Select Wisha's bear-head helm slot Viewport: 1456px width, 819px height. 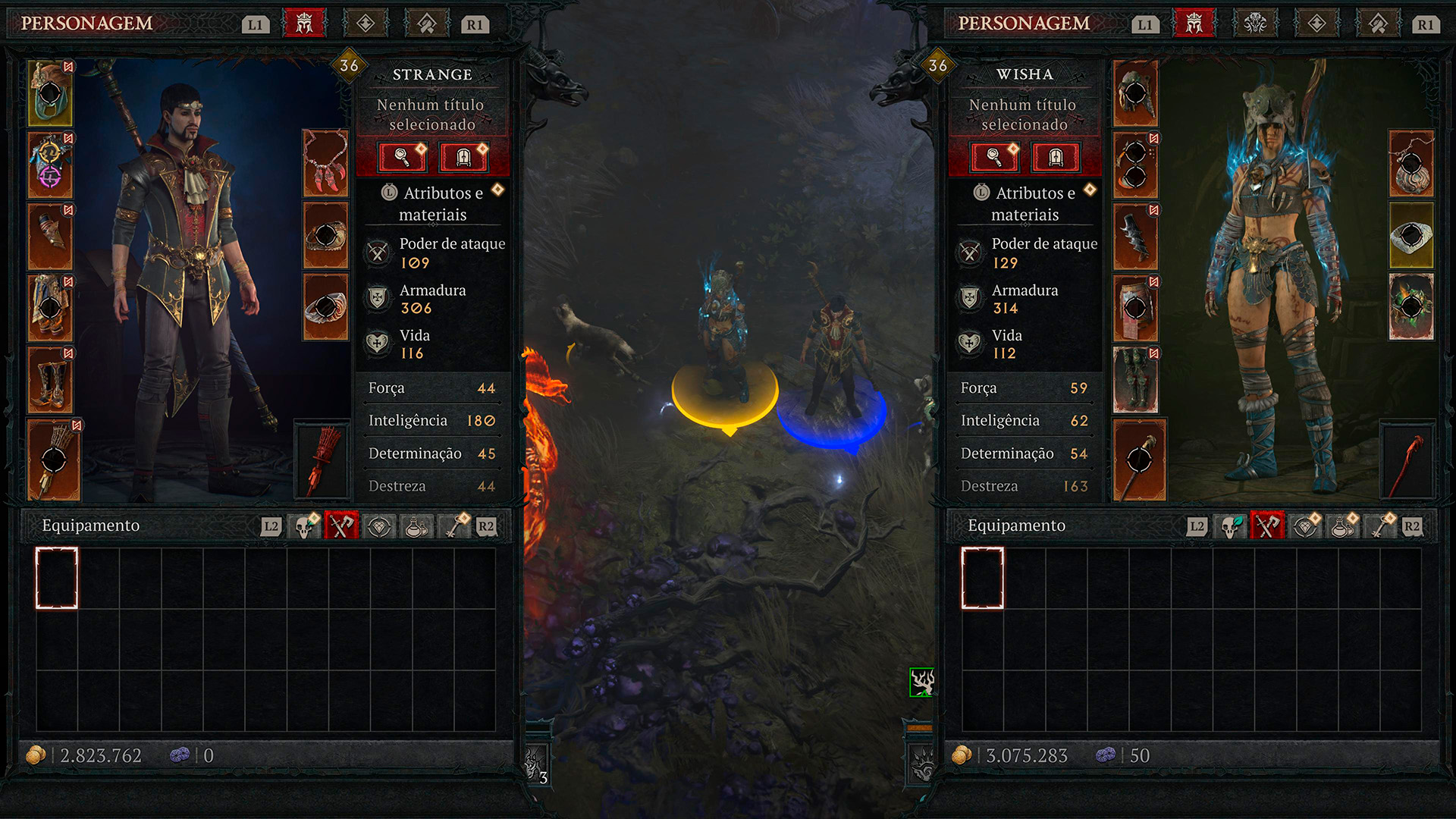[x=1135, y=93]
